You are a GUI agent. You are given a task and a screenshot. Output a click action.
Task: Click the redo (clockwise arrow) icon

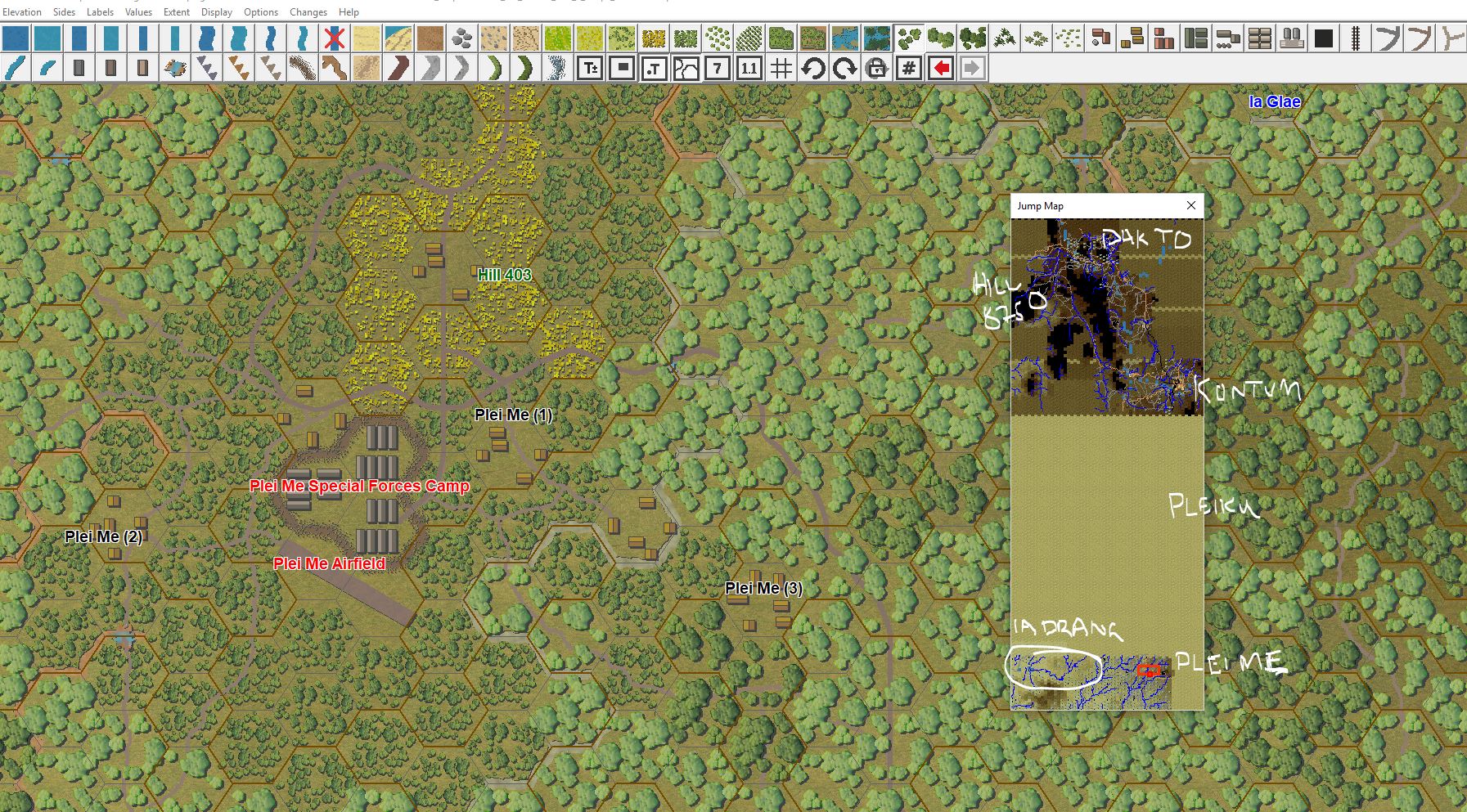click(x=844, y=69)
